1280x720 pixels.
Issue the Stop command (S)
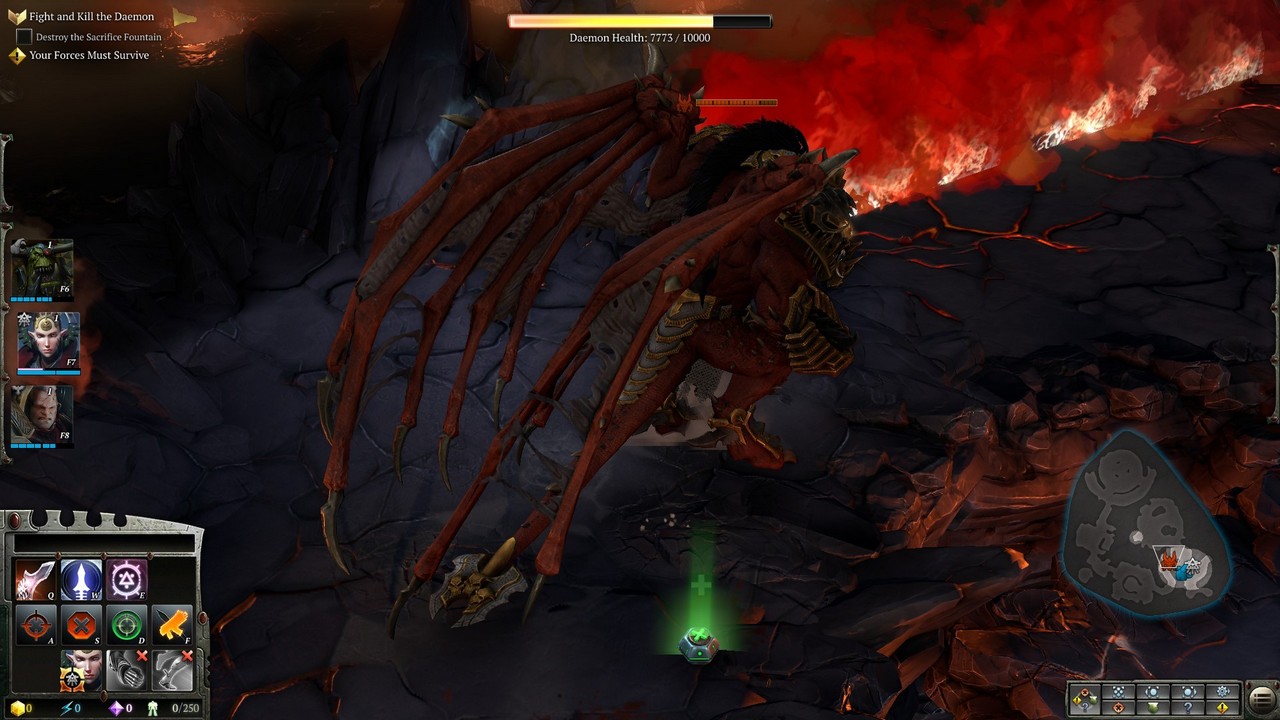(81, 626)
